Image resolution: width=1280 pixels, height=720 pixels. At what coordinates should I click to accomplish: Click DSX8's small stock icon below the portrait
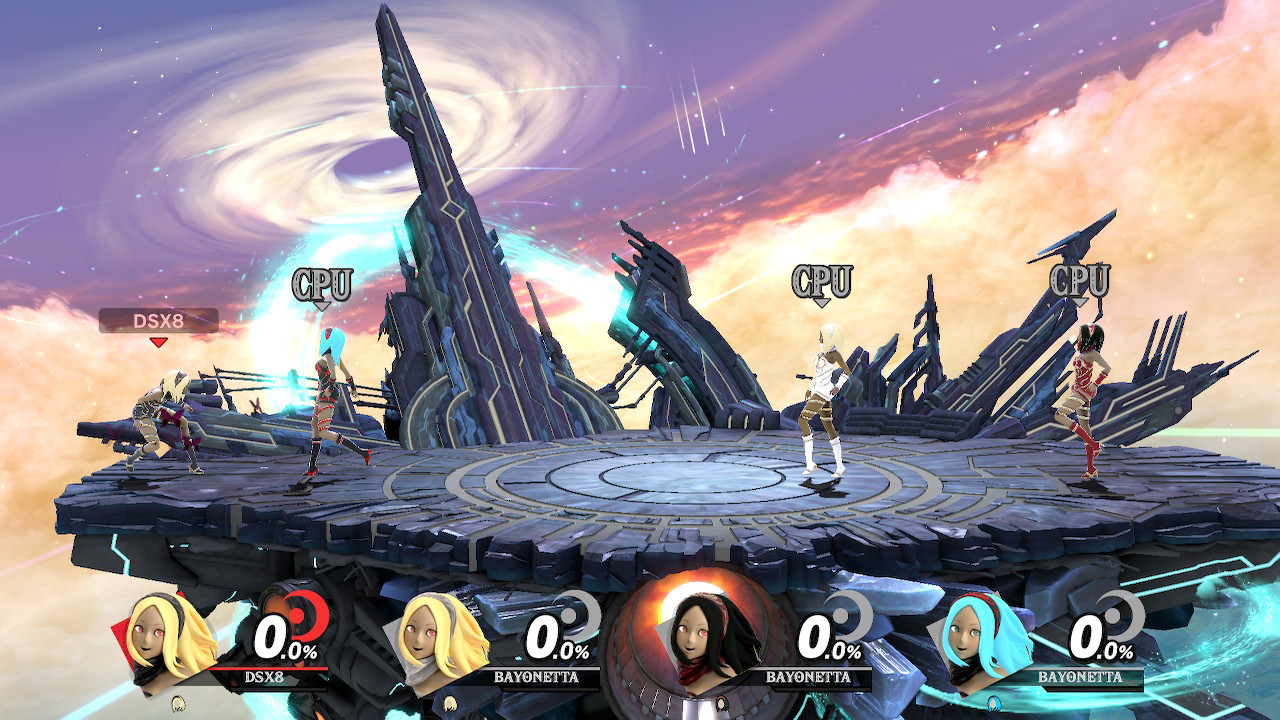(x=177, y=706)
